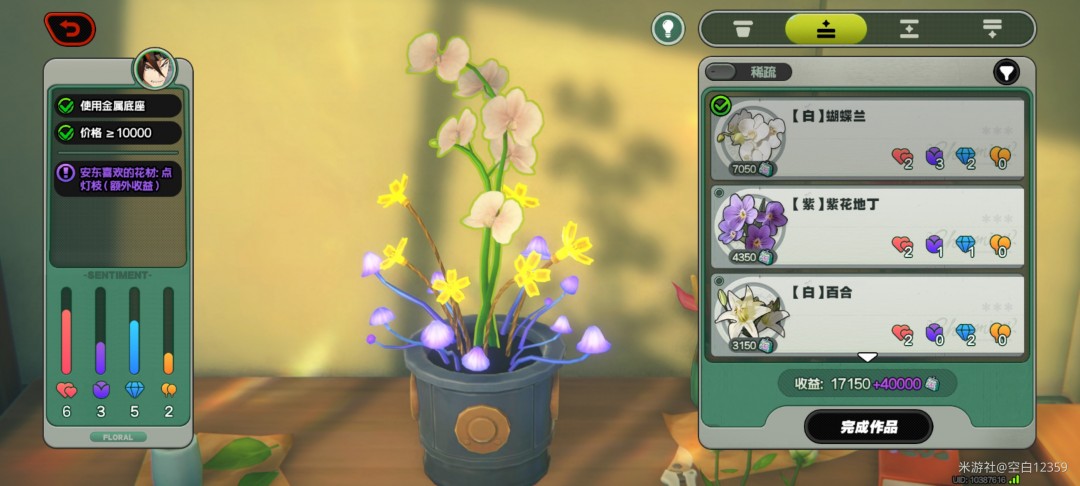Click the red back arrow button

click(70, 28)
